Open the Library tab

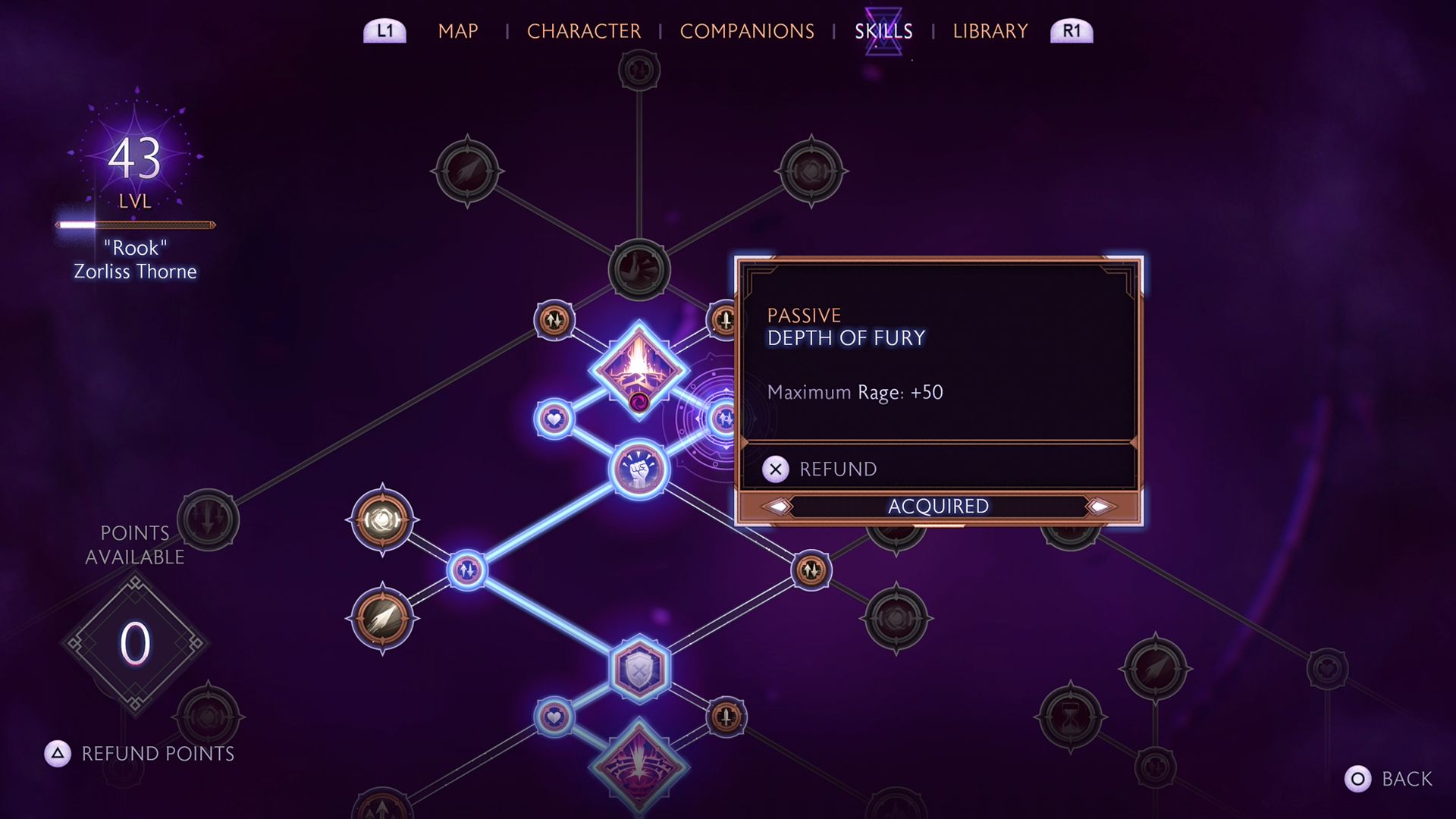[x=990, y=31]
